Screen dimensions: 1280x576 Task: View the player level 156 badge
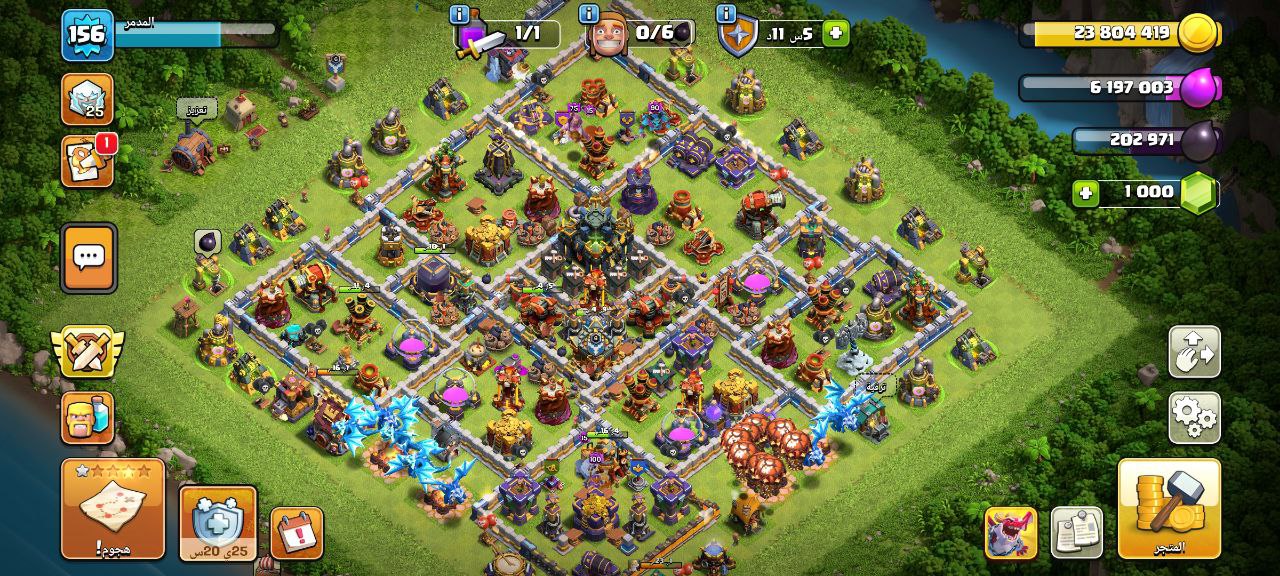[x=86, y=34]
